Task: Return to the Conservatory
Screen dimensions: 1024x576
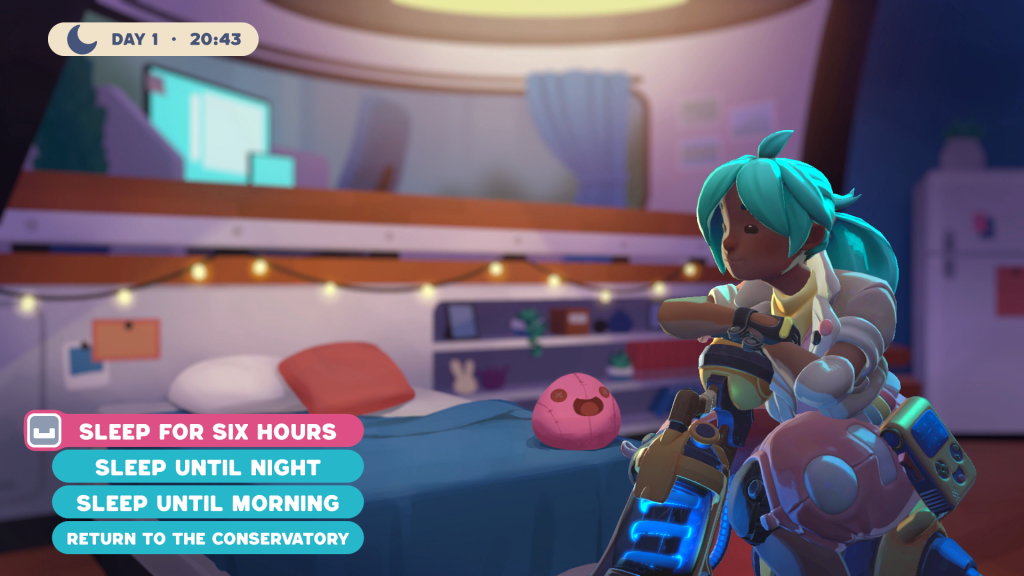Action: pyautogui.click(x=208, y=538)
